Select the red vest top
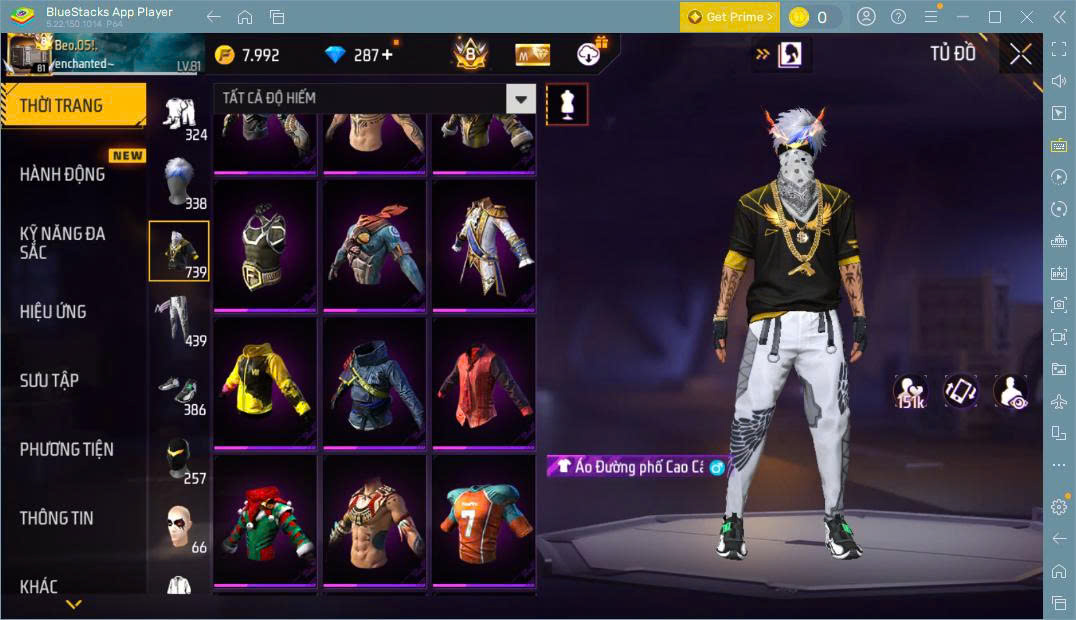1076x620 pixels. tap(483, 382)
